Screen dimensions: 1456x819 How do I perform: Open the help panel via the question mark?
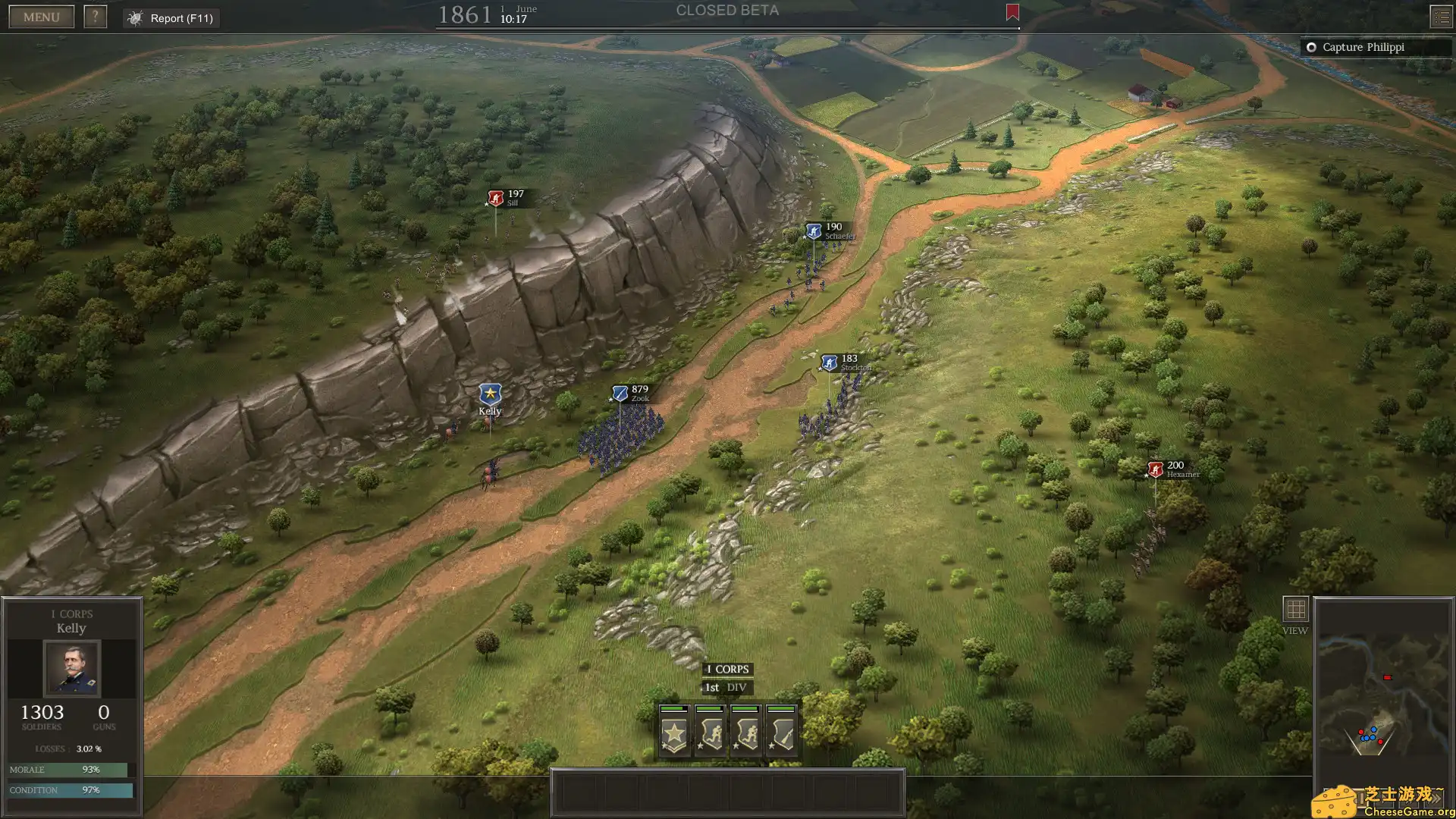(x=96, y=16)
